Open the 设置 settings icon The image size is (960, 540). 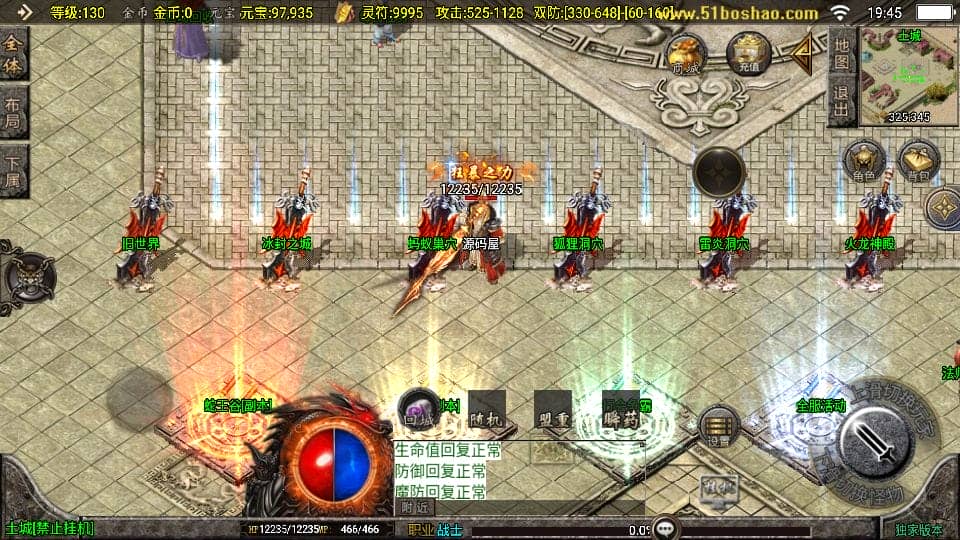(719, 426)
